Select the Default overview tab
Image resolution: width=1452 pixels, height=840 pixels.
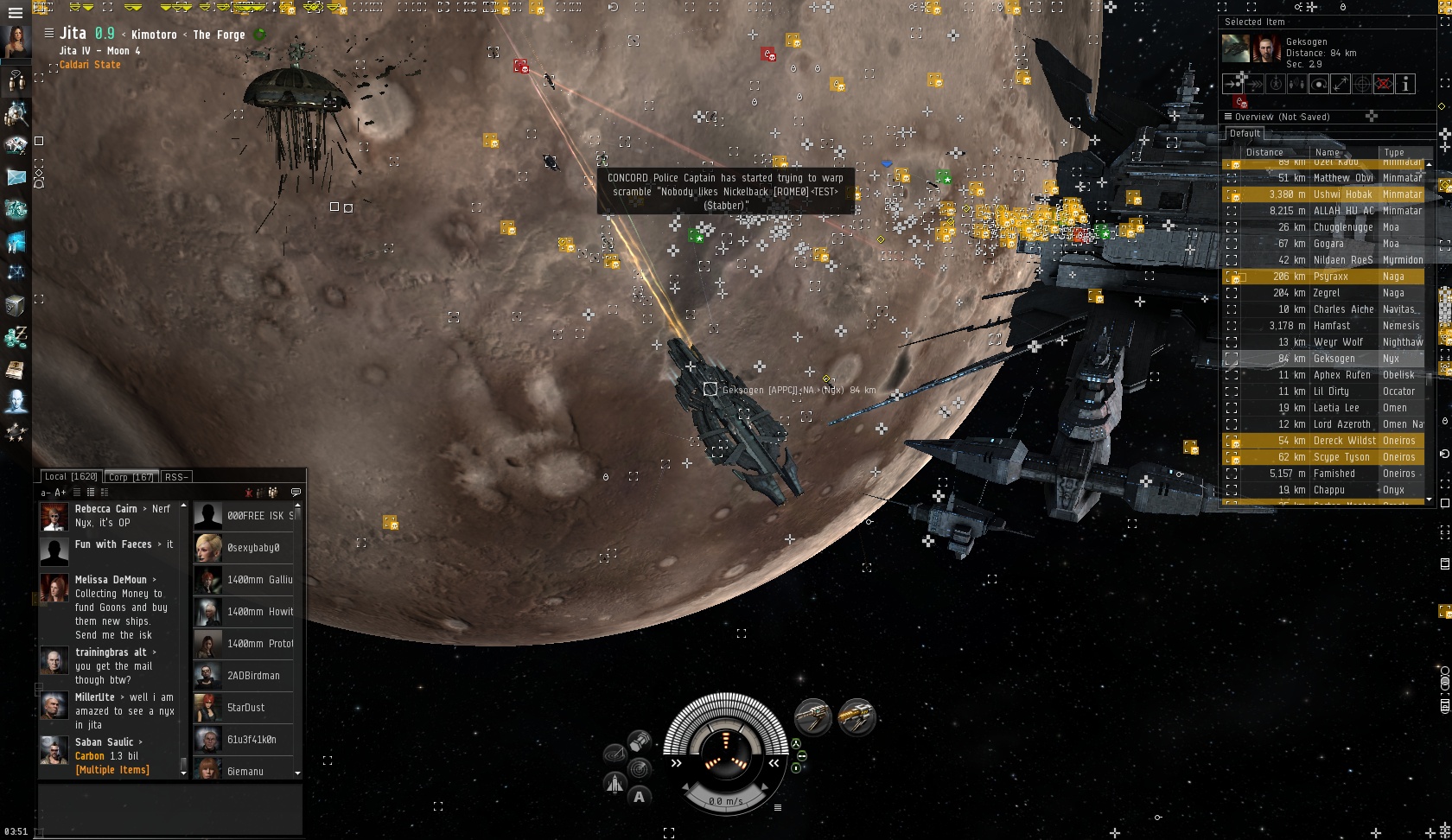coord(1245,134)
